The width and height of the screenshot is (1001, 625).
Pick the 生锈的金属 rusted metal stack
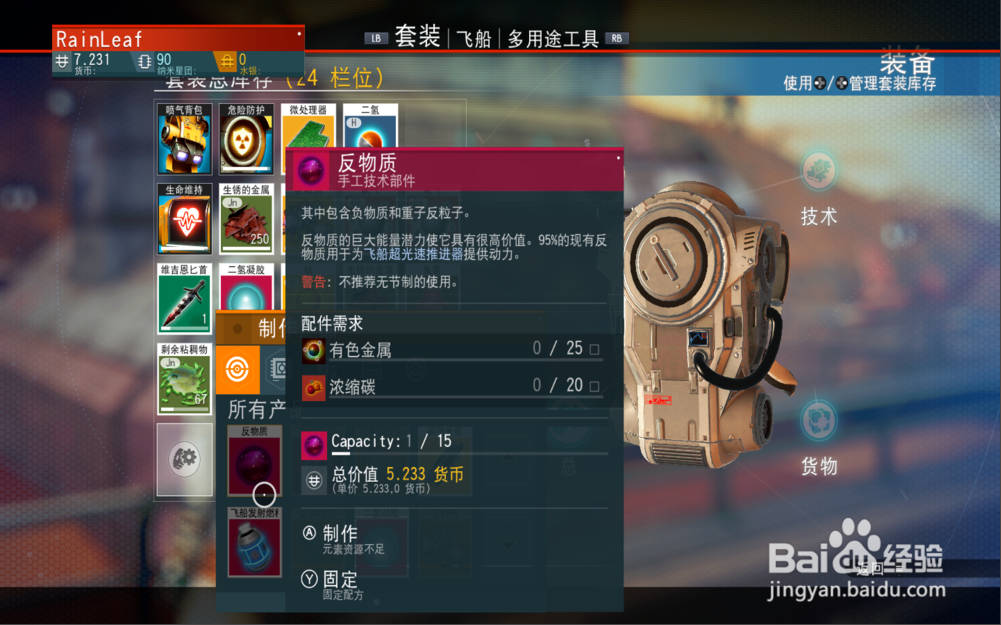(246, 219)
